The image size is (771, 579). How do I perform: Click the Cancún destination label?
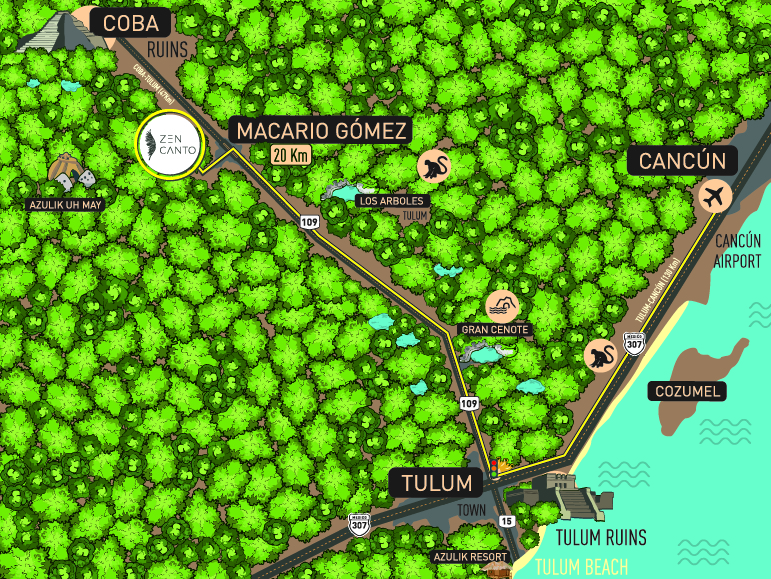pos(682,160)
